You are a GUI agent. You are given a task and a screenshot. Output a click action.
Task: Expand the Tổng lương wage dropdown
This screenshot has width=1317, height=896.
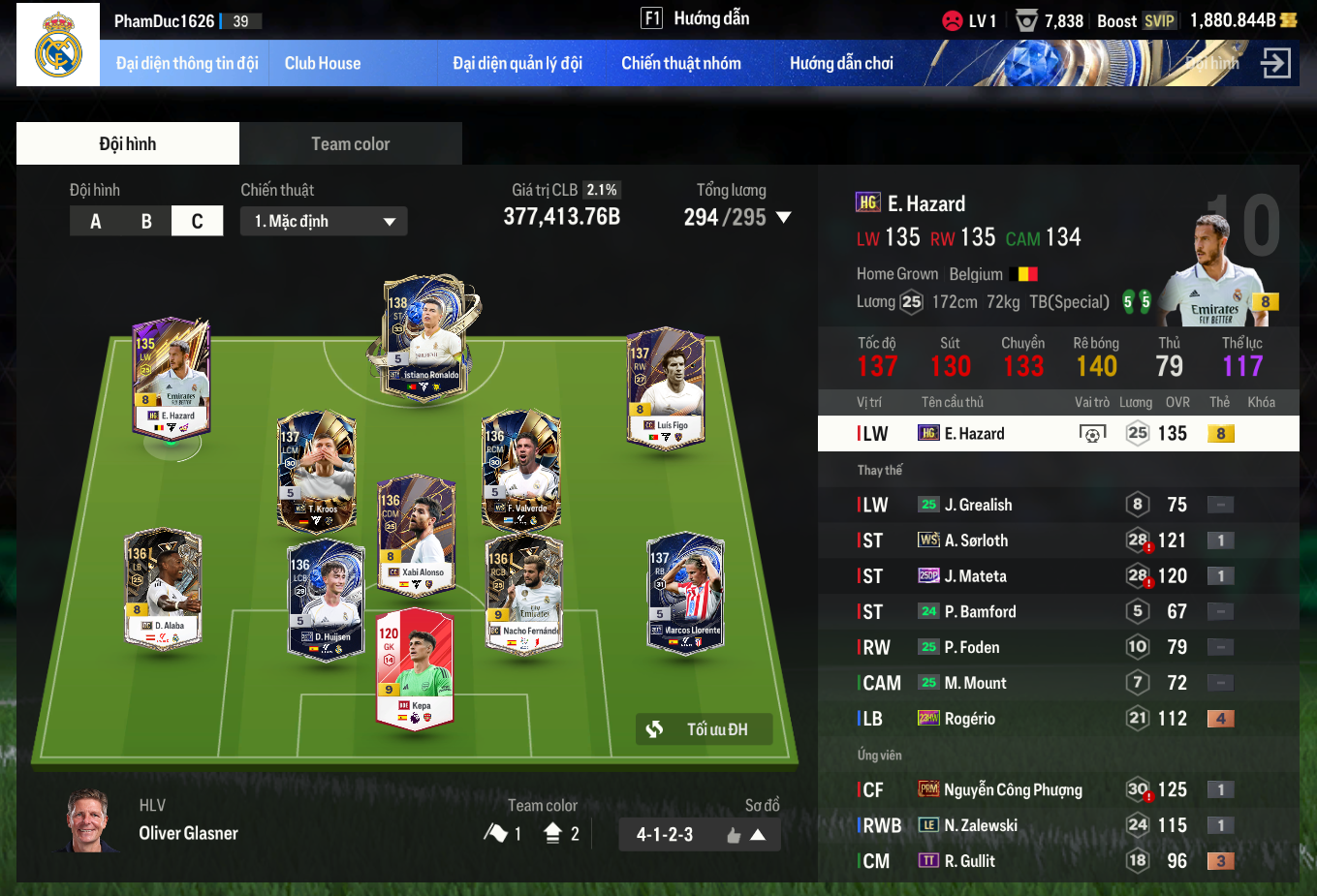784,218
